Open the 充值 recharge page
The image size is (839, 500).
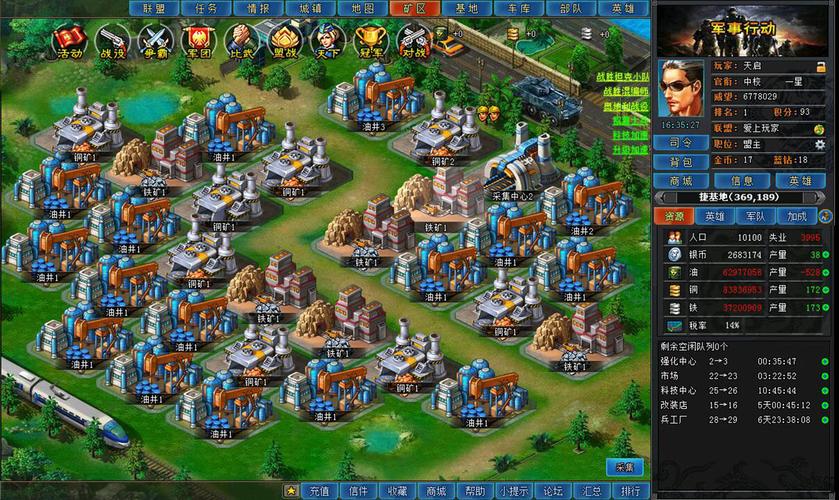[x=319, y=491]
